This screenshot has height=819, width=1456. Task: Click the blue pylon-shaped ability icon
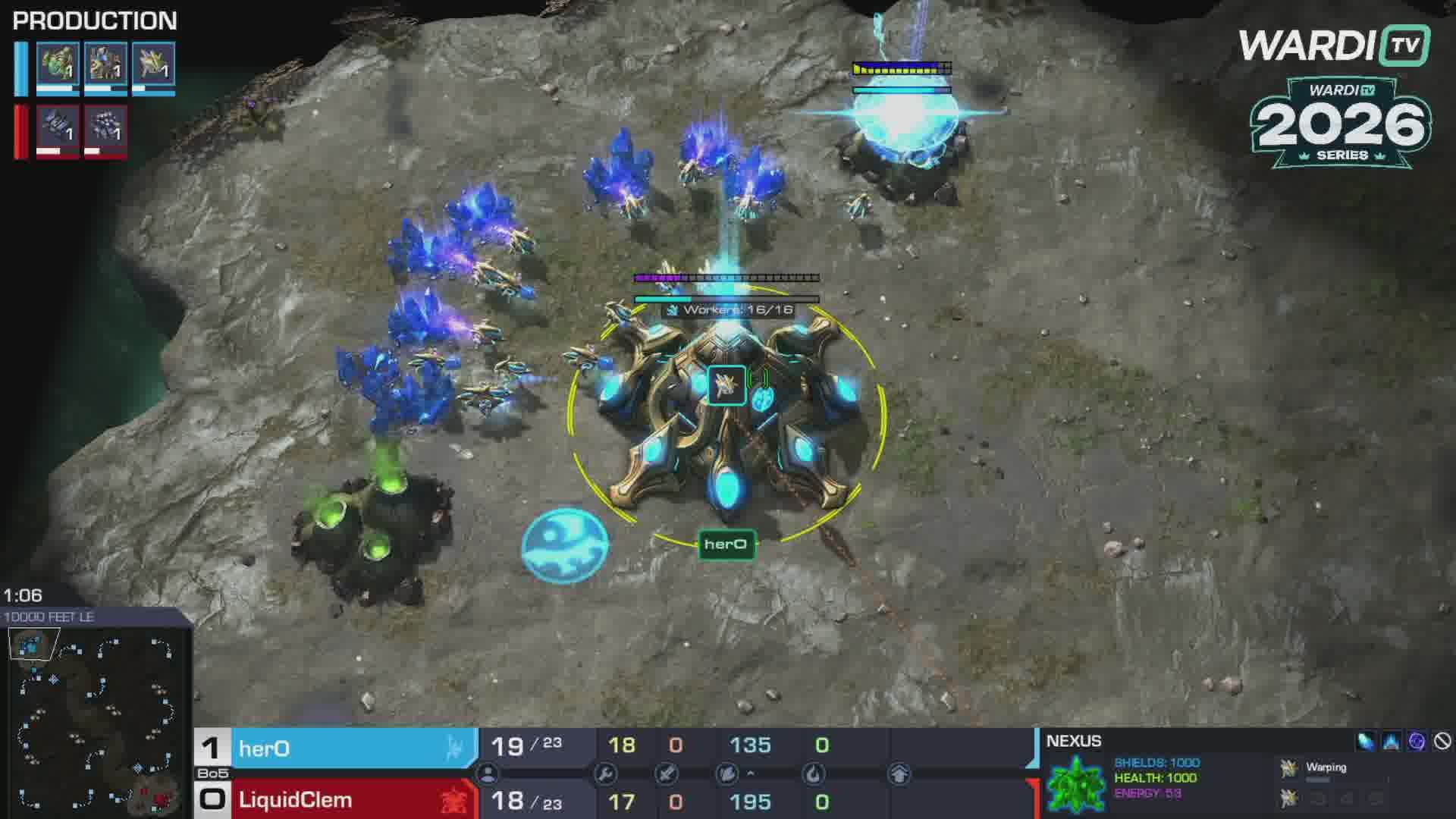1392,742
